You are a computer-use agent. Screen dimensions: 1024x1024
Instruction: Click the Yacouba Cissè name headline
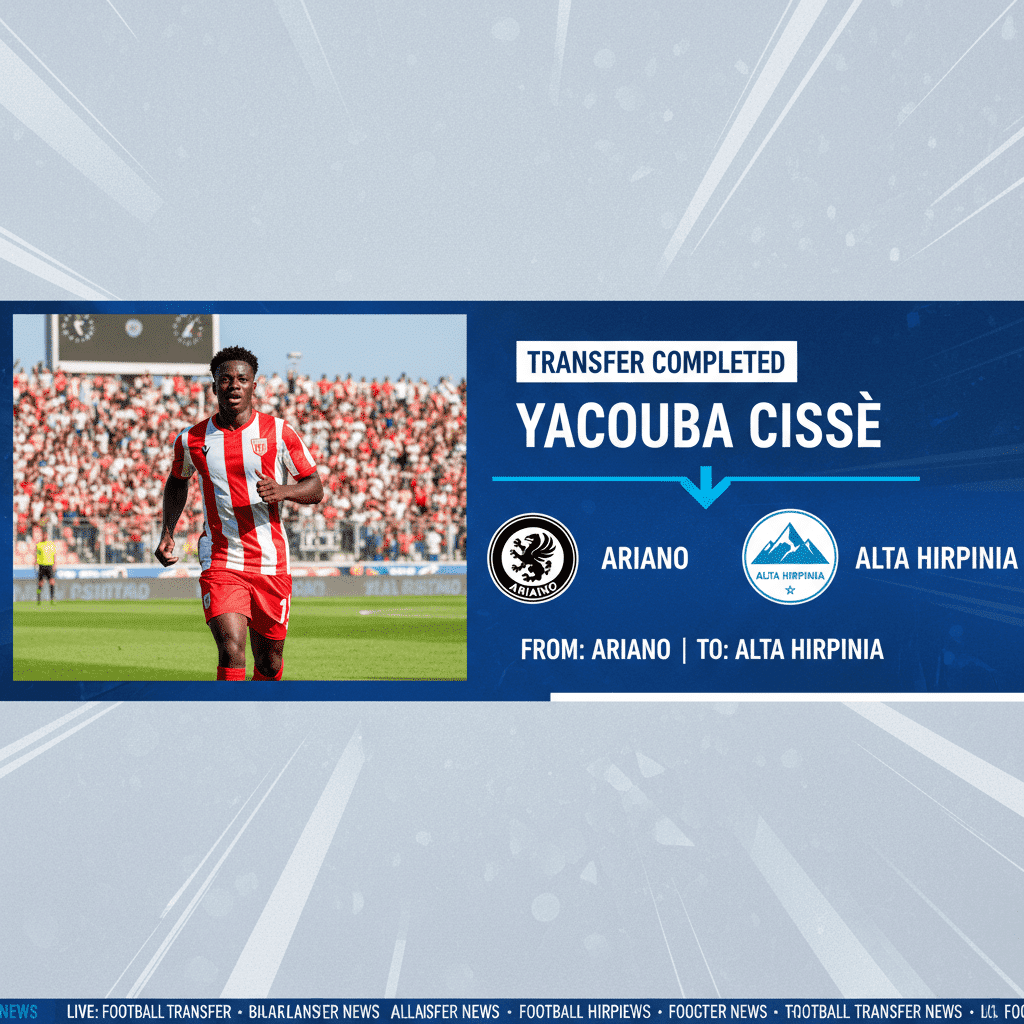pos(699,425)
